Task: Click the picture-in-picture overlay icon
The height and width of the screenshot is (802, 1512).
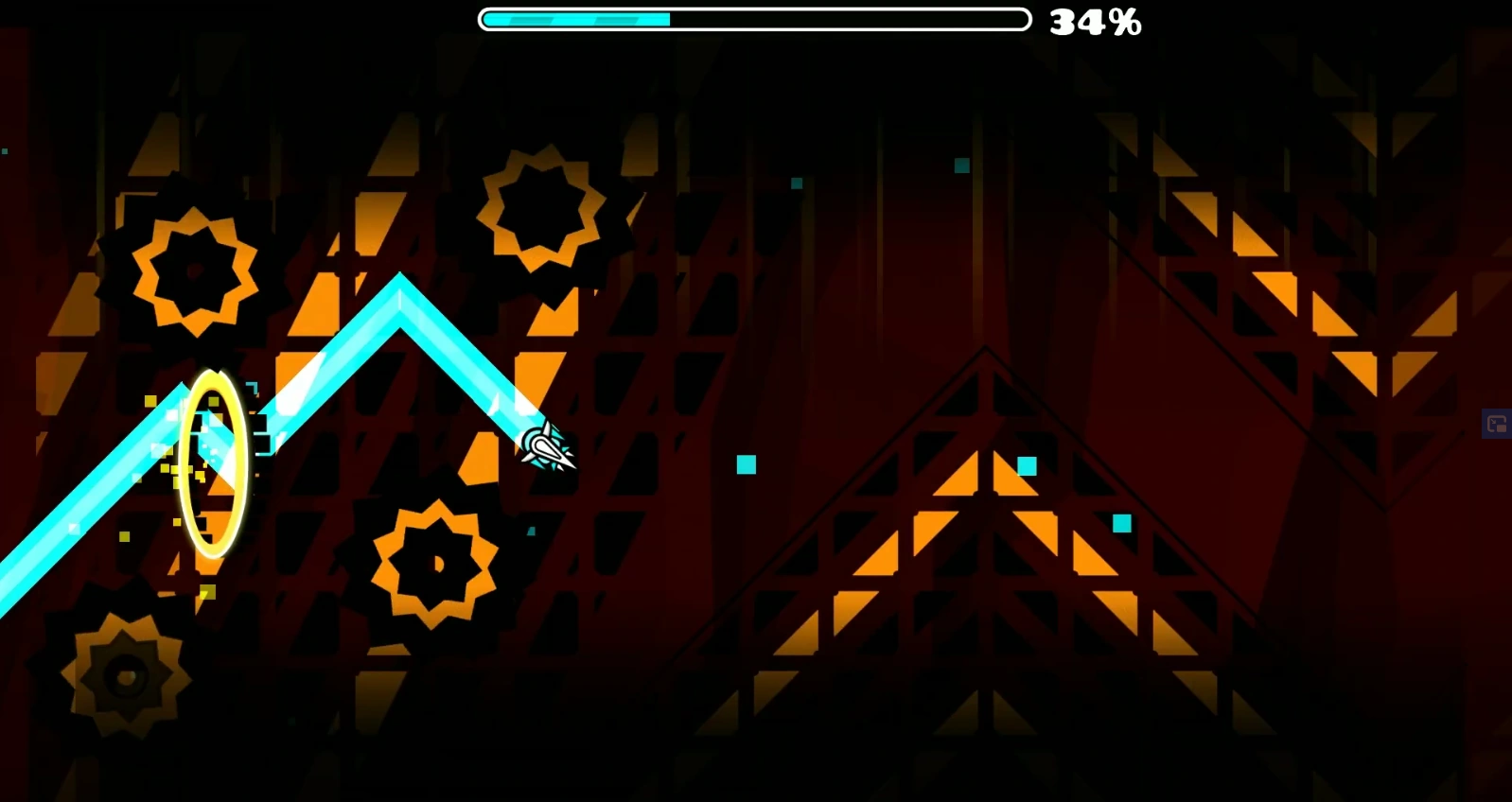Action: 1498,424
